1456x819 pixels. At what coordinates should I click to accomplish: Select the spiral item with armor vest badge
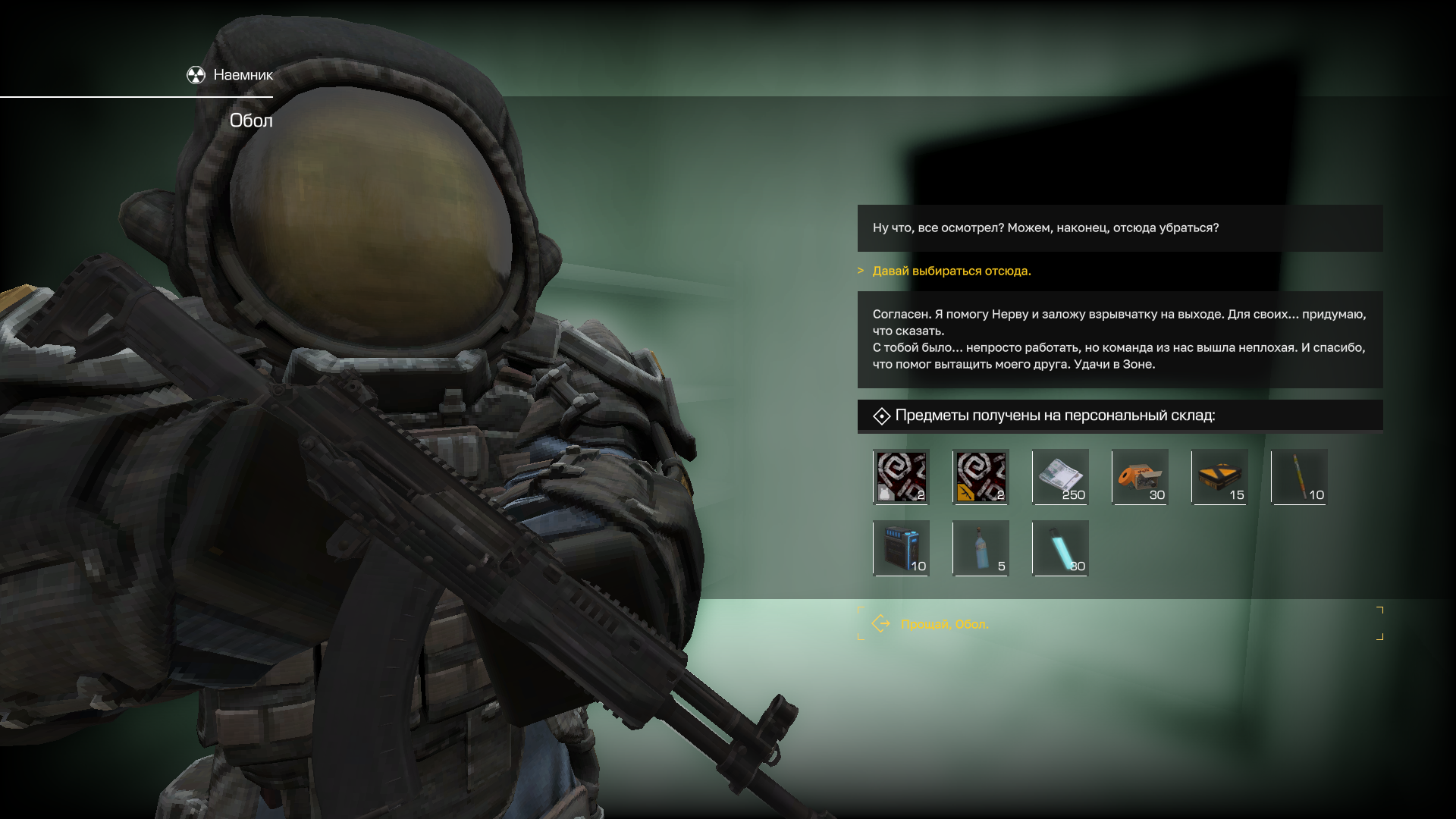[x=901, y=477]
